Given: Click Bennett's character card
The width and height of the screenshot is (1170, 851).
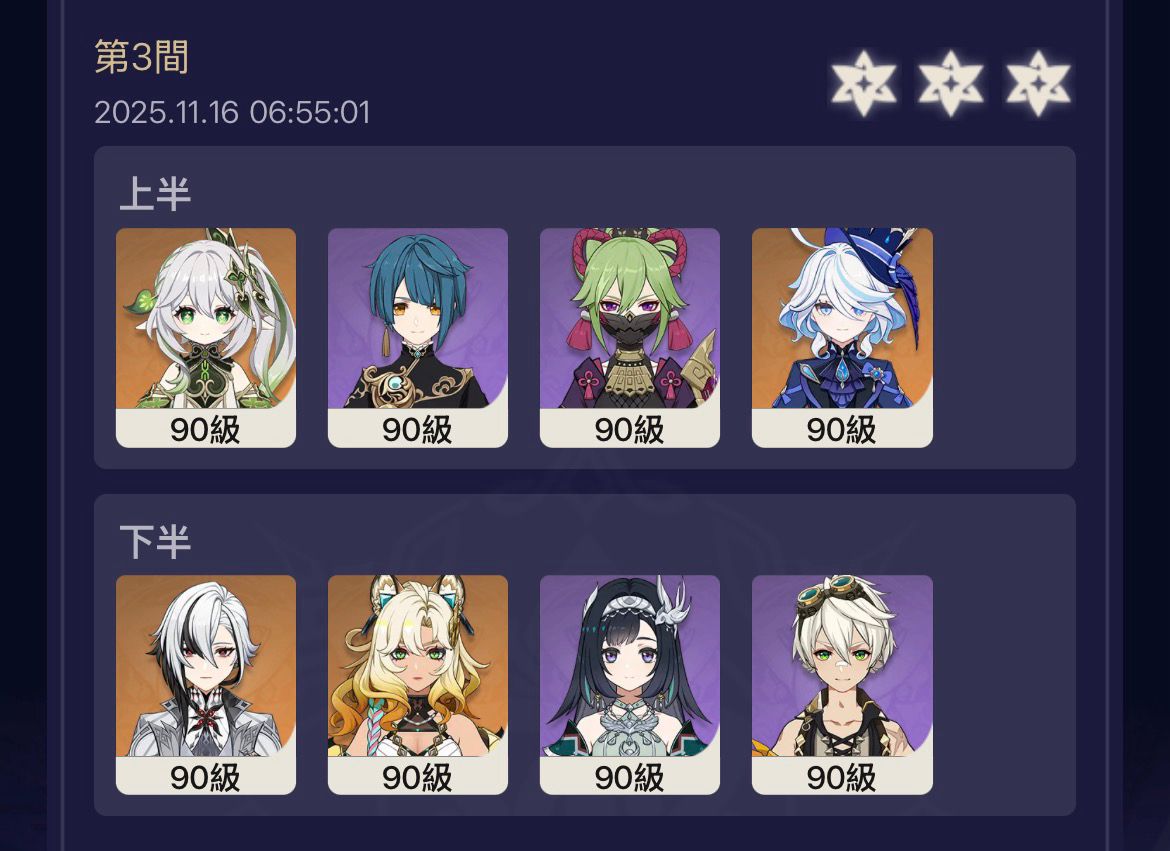Looking at the screenshot, I should [842, 684].
